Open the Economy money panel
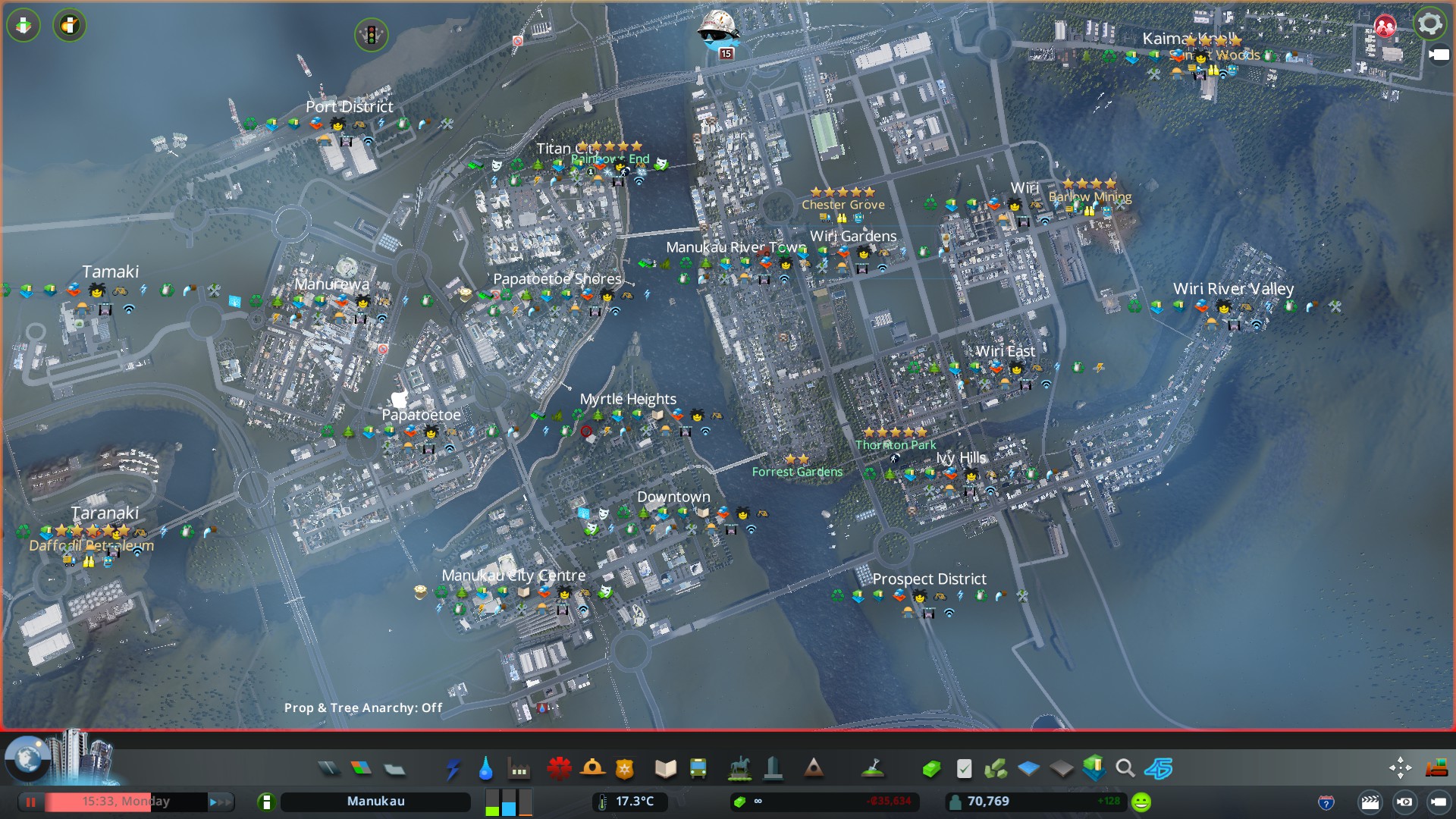This screenshot has width=1456, height=819. pos(931,769)
